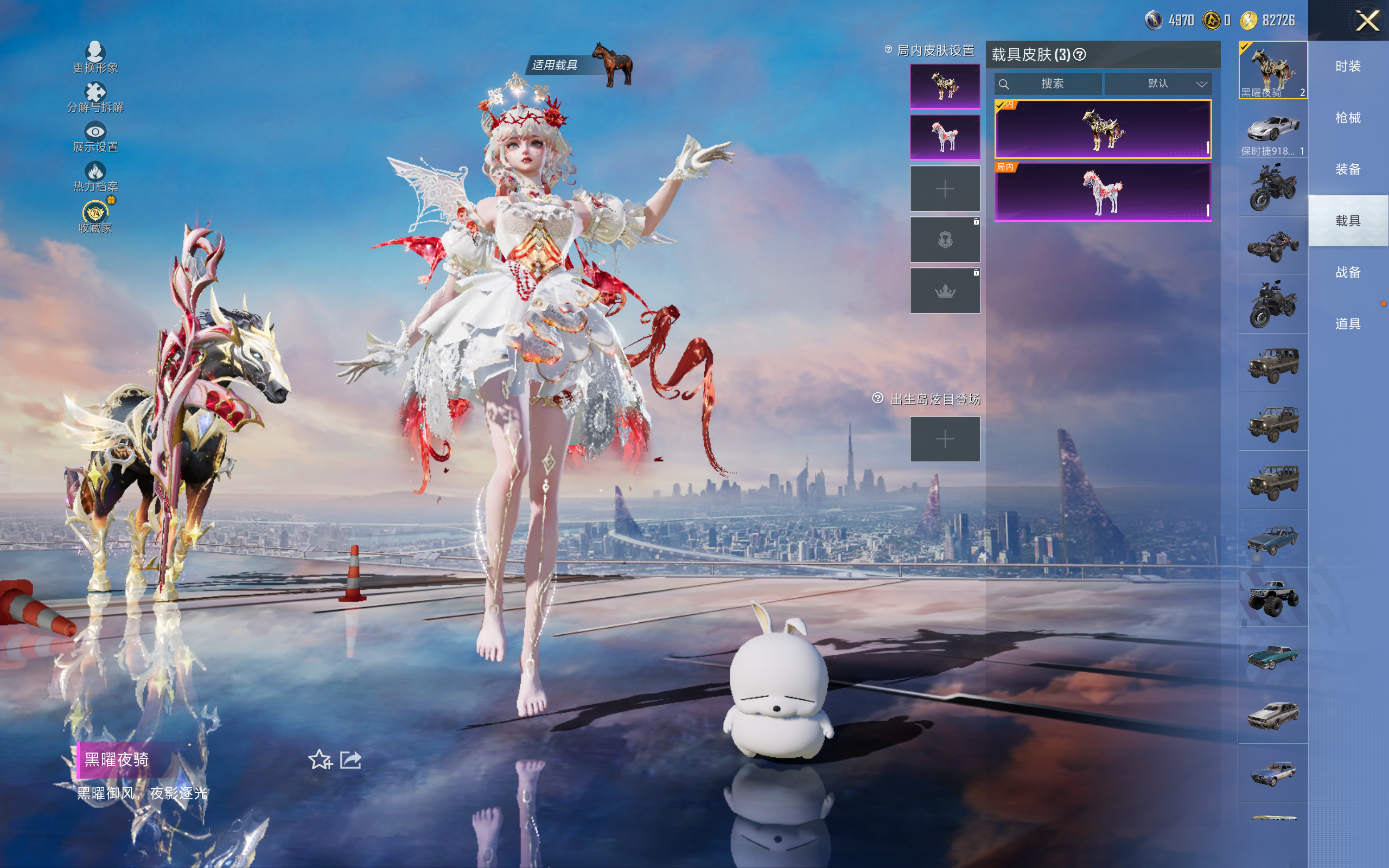Share the skin using the share icon
Image resolution: width=1389 pixels, height=868 pixels.
pyautogui.click(x=351, y=759)
